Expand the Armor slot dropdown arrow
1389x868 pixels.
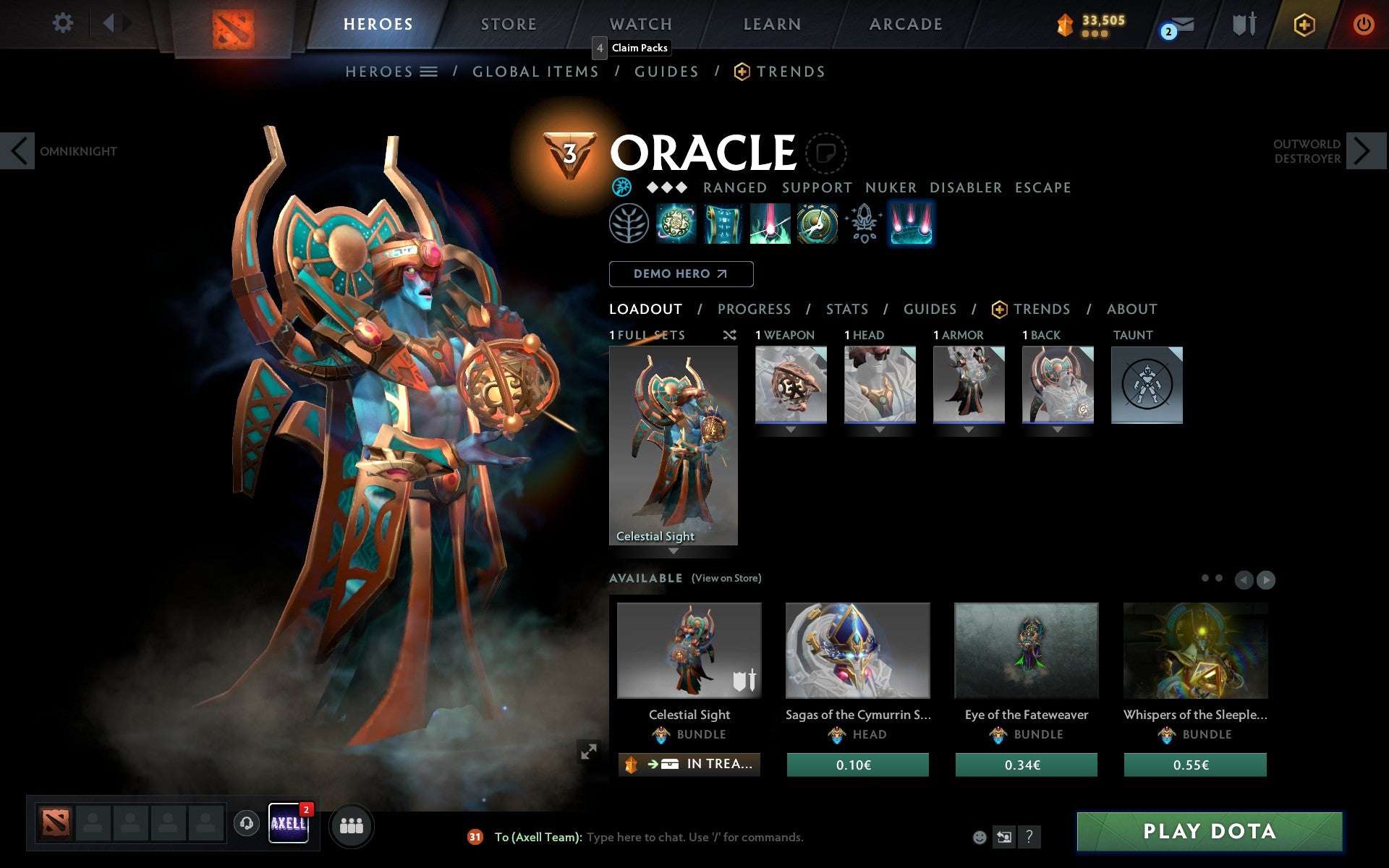coord(969,428)
